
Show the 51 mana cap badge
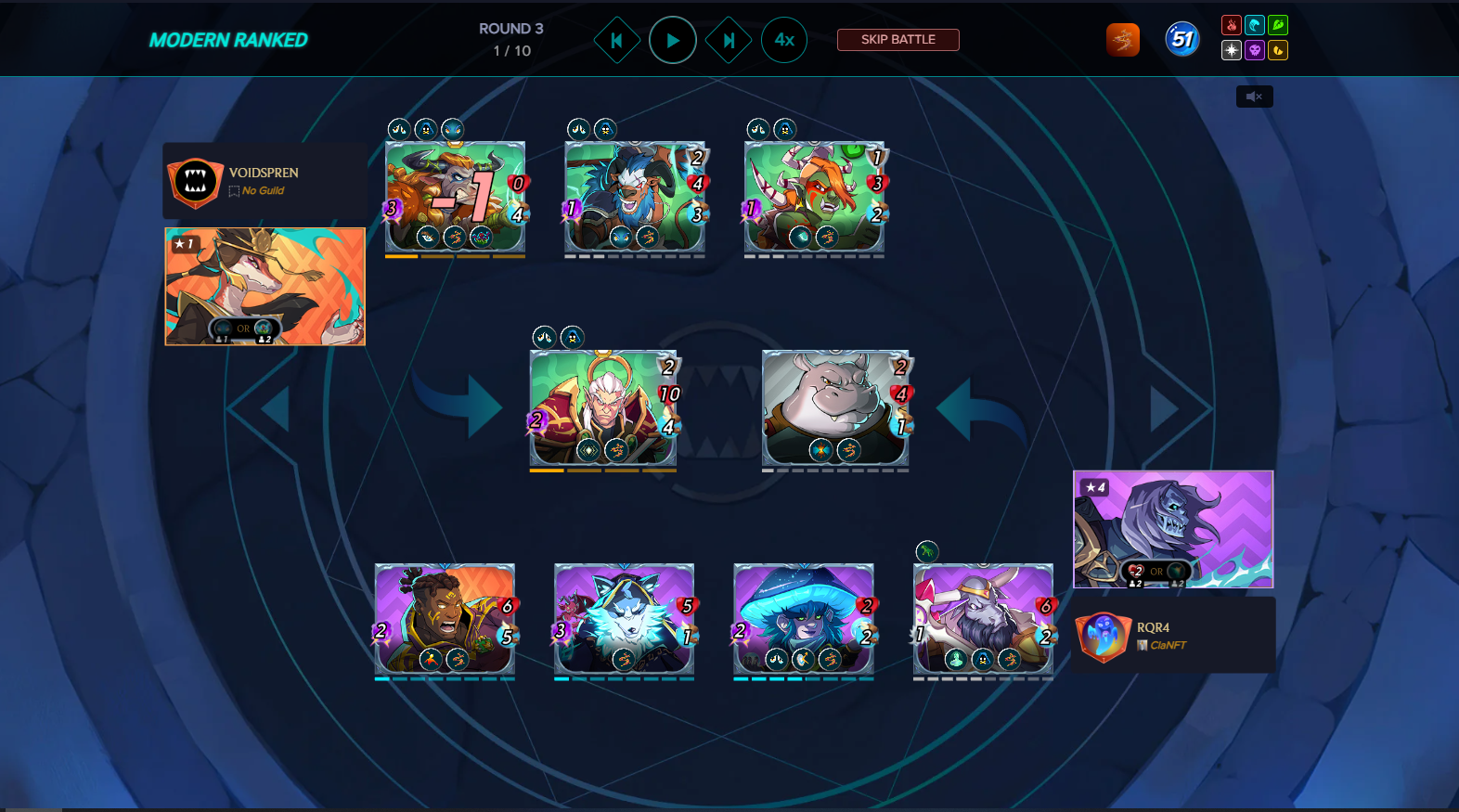click(1181, 39)
